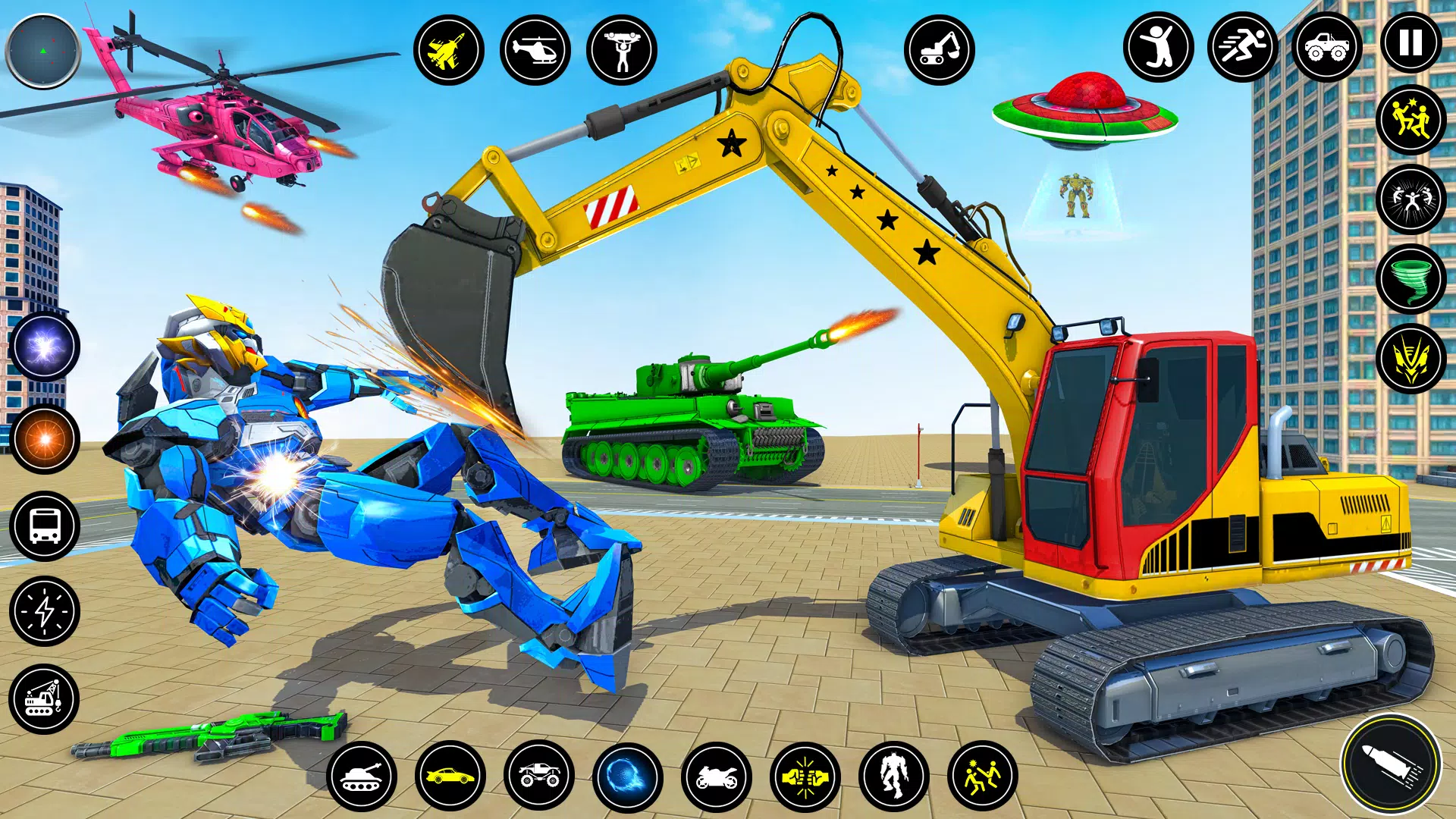Image resolution: width=1456 pixels, height=819 pixels.
Task: Choose the excavator vehicle icon
Action: point(939,51)
